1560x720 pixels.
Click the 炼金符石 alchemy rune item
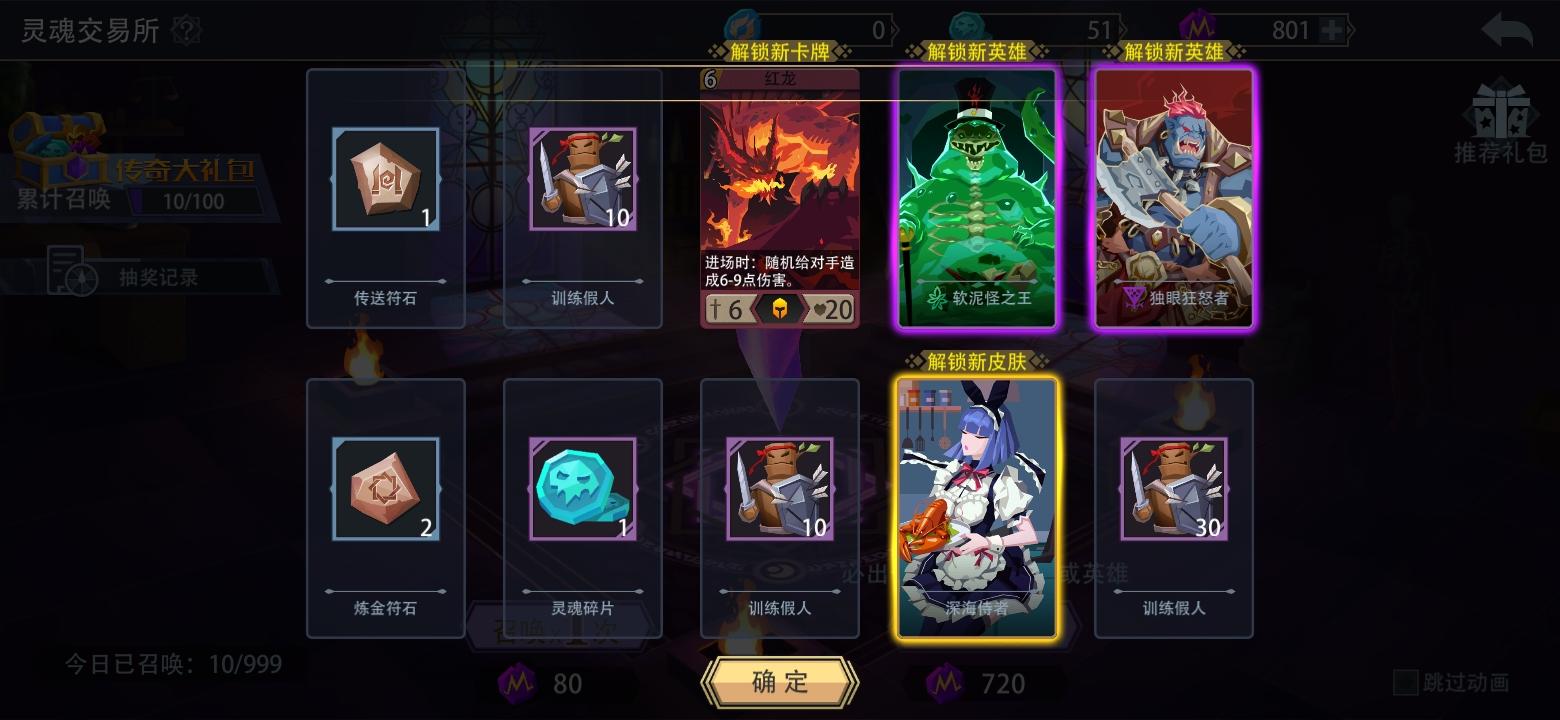[385, 490]
